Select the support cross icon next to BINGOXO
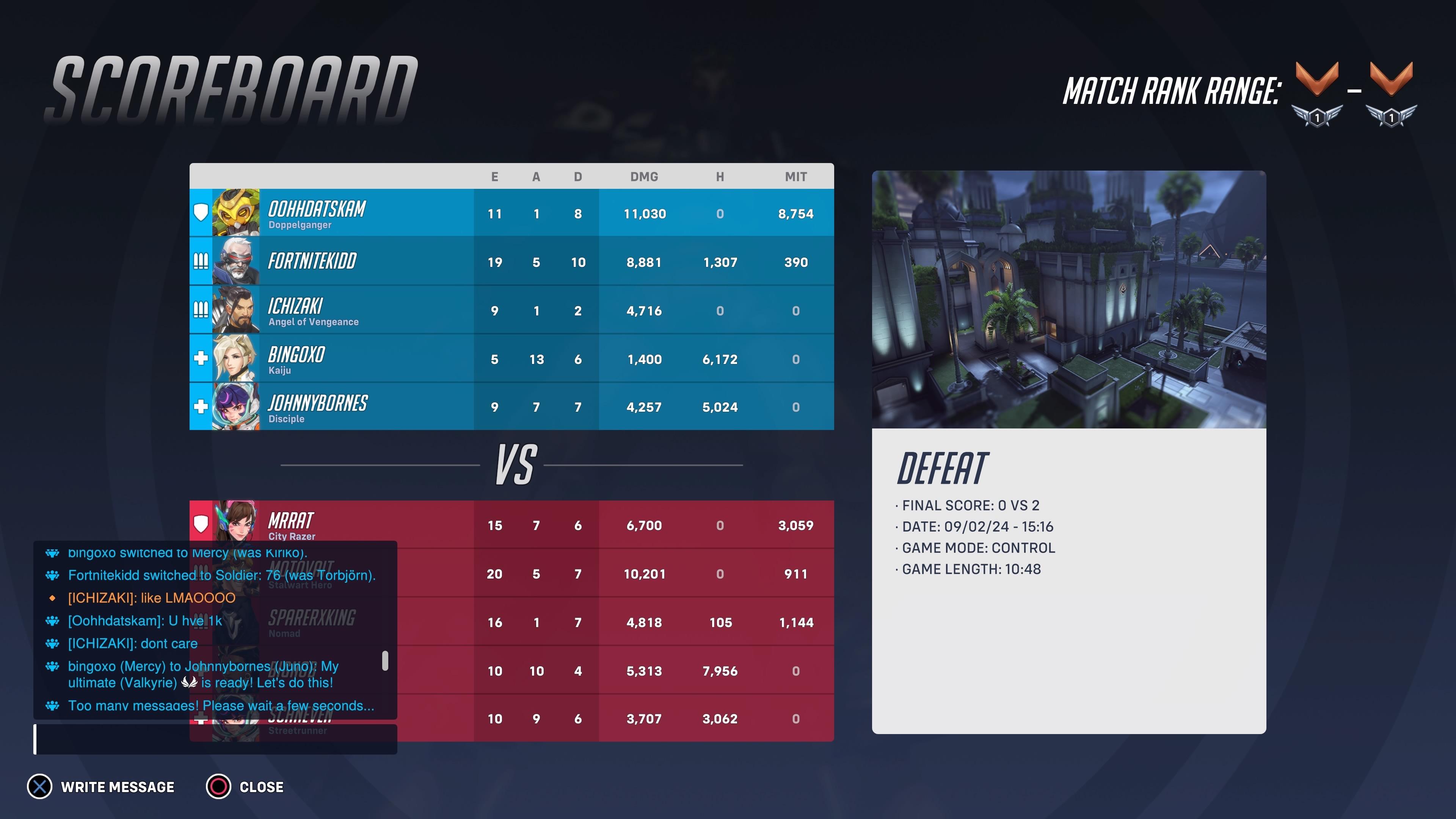1456x819 pixels. (201, 358)
